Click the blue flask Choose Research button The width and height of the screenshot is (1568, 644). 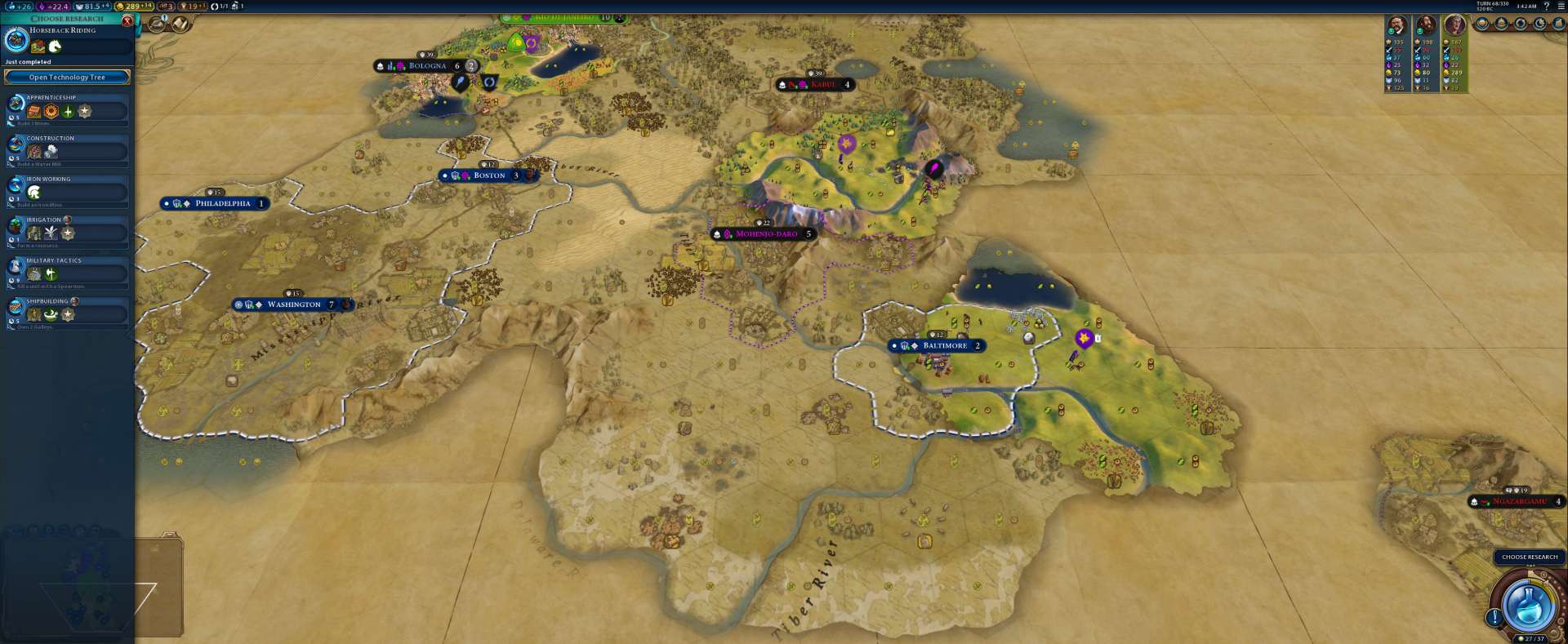point(1528,604)
